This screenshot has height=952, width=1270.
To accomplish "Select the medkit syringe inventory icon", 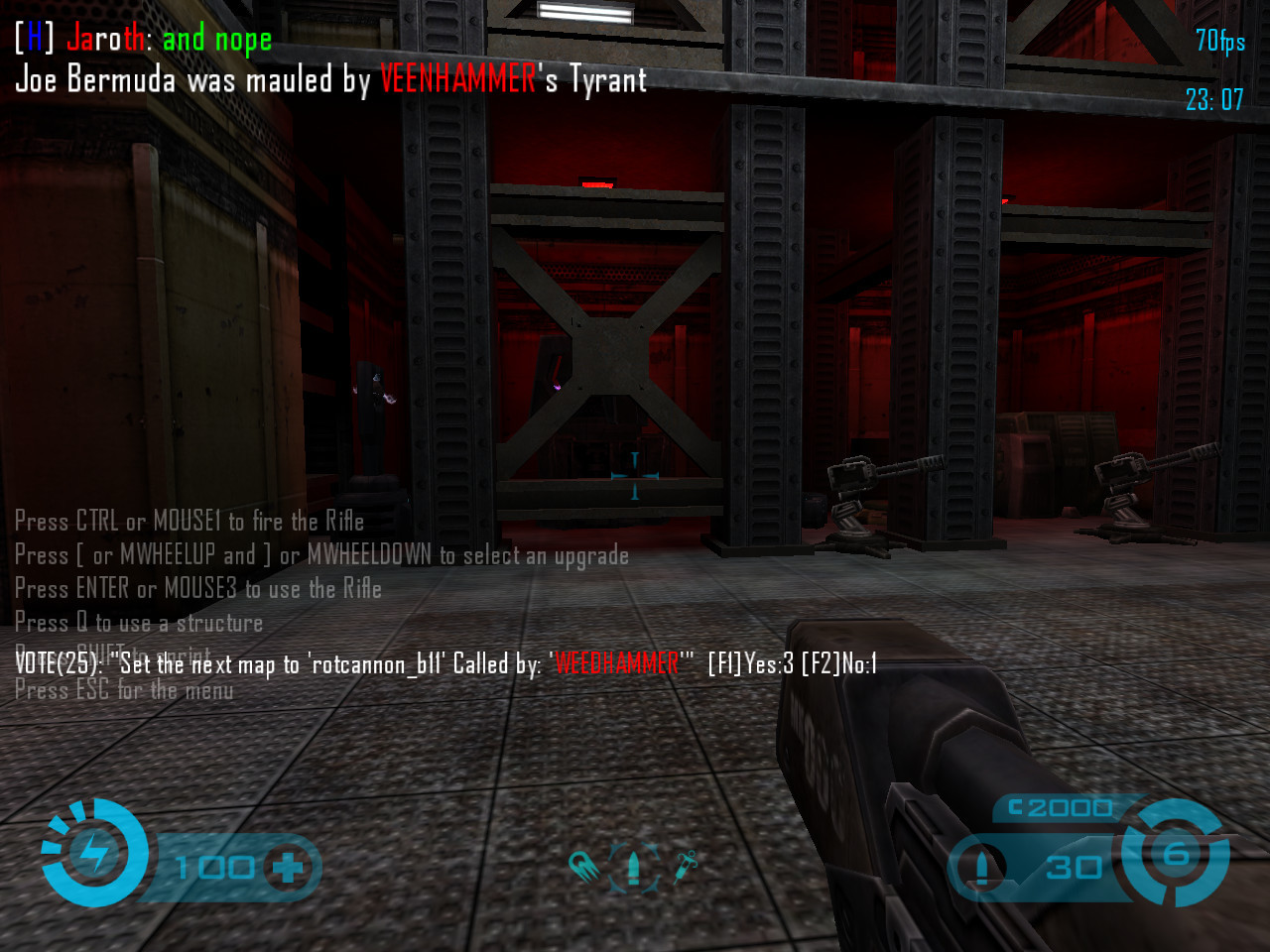I will point(686,866).
